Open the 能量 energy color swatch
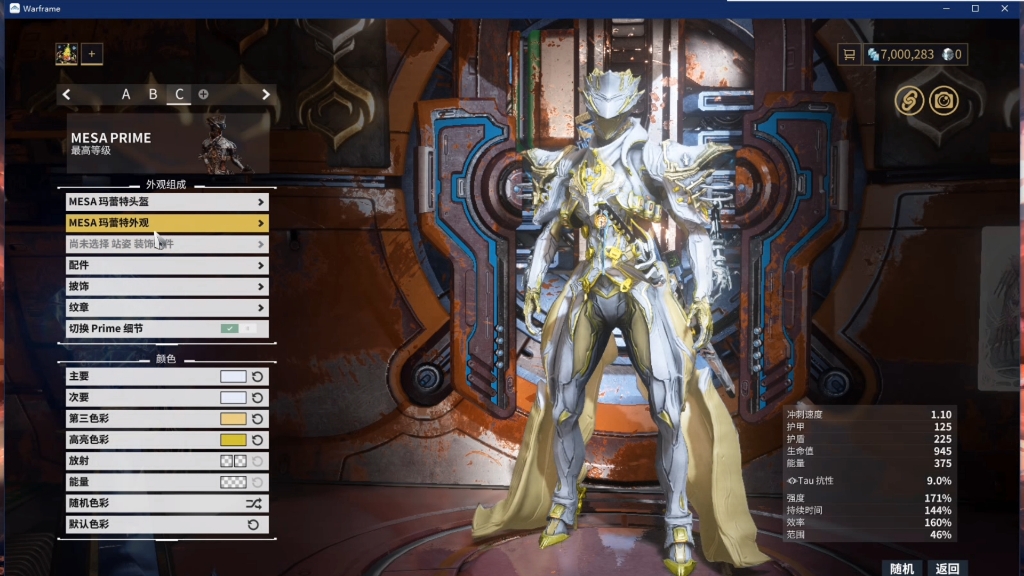Image resolution: width=1024 pixels, height=576 pixels. (x=233, y=482)
